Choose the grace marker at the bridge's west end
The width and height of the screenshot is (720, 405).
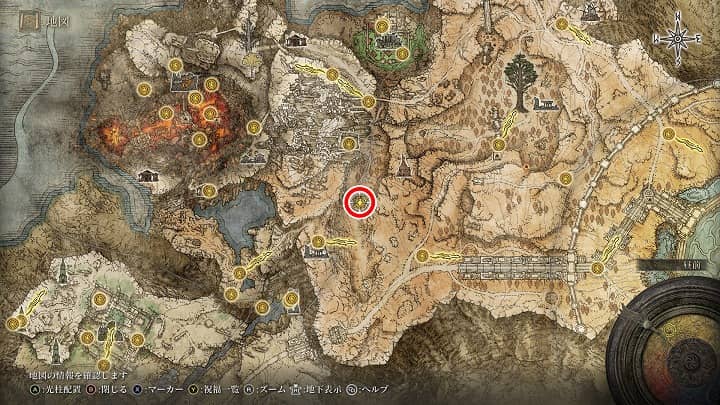pos(422,256)
